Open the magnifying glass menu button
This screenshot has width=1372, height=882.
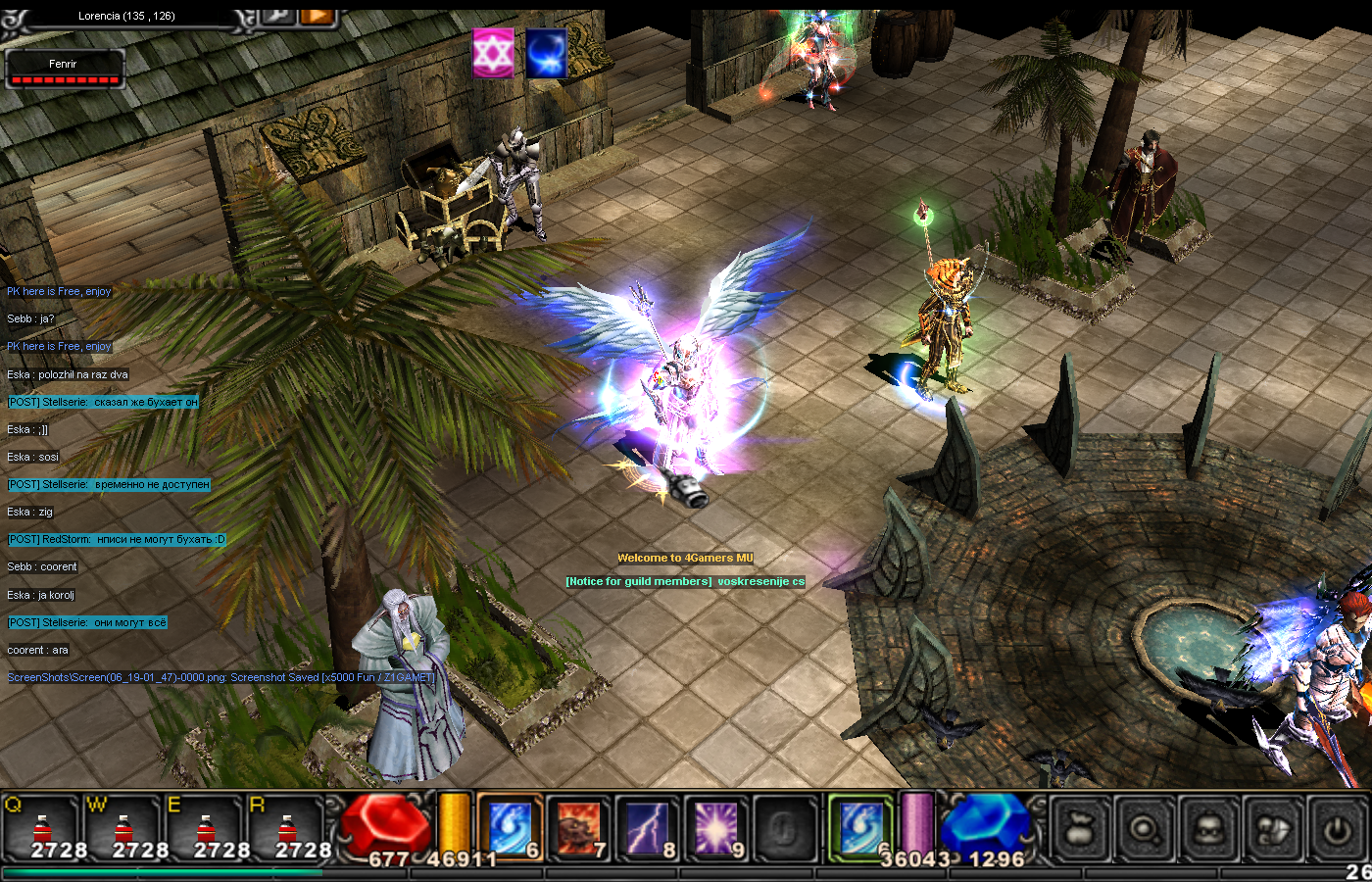tap(1145, 830)
